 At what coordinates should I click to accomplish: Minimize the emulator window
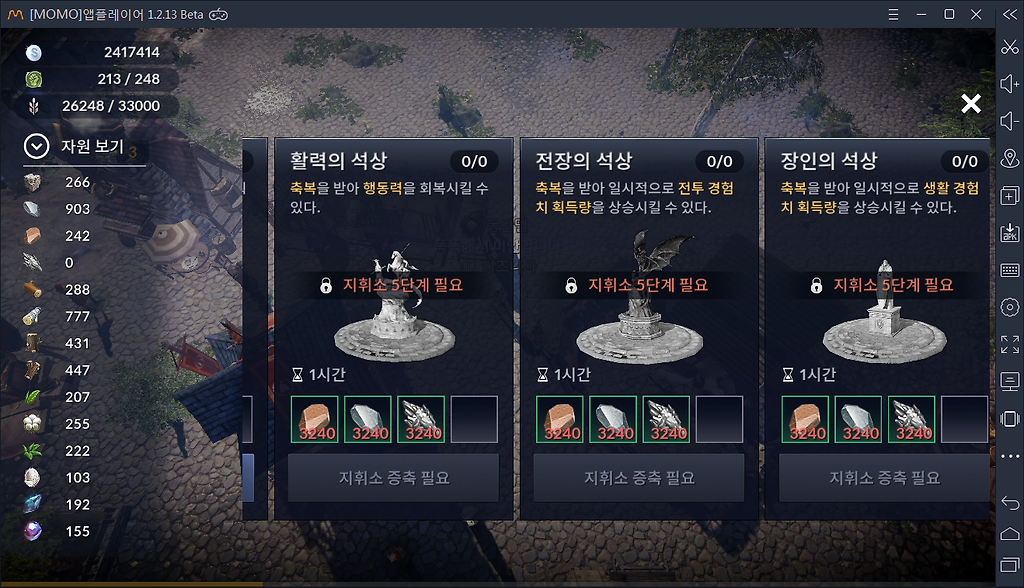pos(920,14)
